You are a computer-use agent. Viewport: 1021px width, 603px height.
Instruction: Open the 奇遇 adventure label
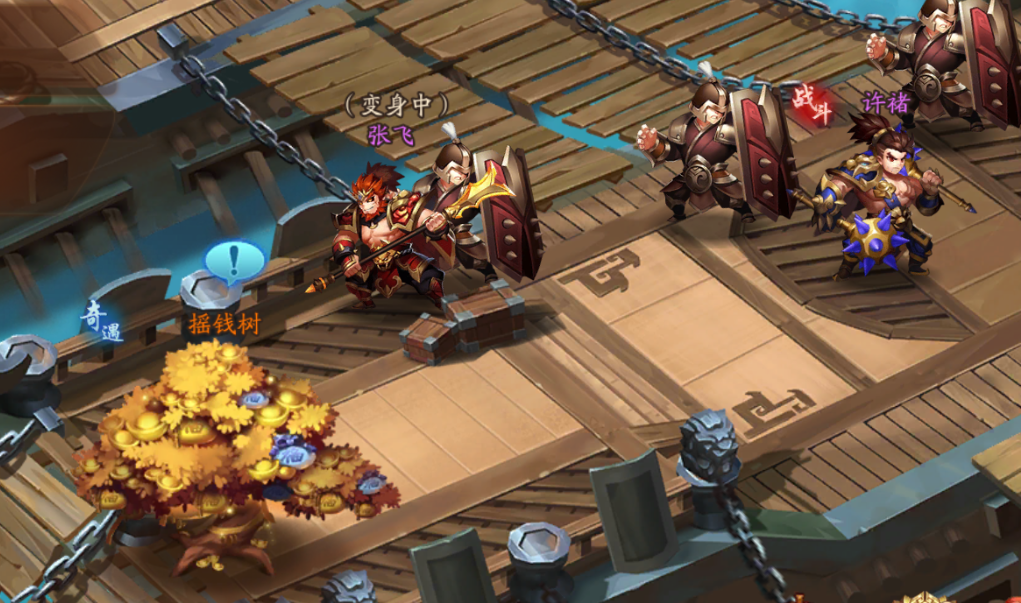pyautogui.click(x=102, y=322)
